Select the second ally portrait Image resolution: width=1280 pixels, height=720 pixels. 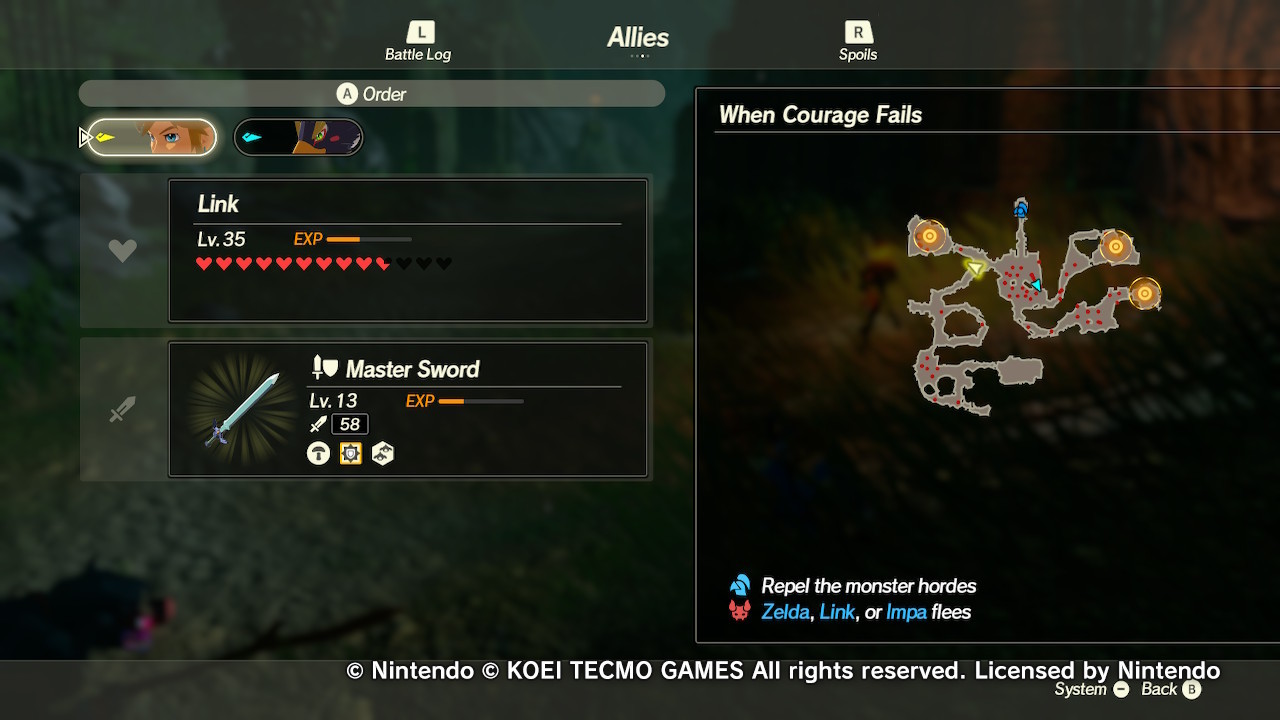coord(297,136)
